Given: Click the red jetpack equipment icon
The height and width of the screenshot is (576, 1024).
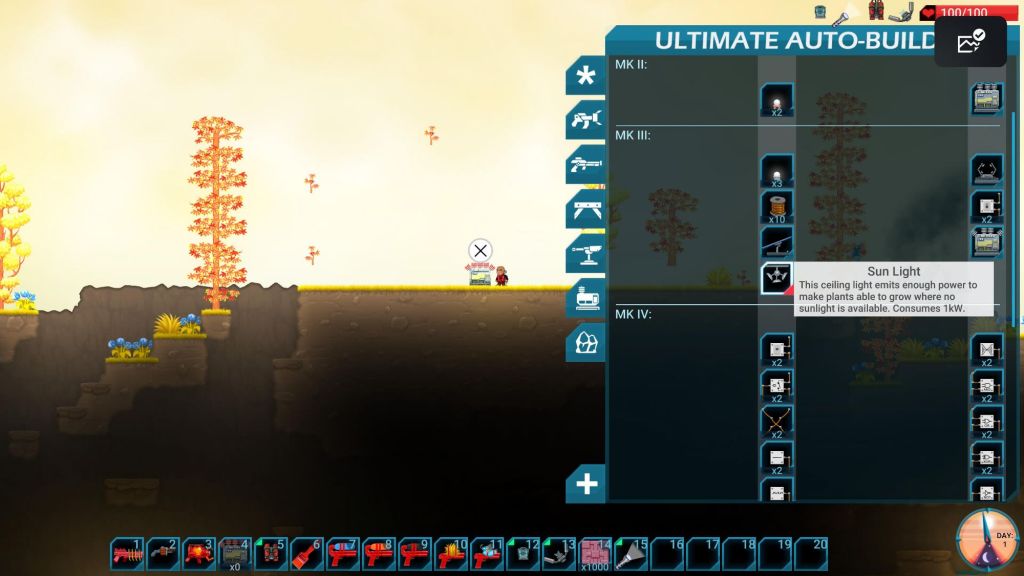Looking at the screenshot, I should point(876,11).
